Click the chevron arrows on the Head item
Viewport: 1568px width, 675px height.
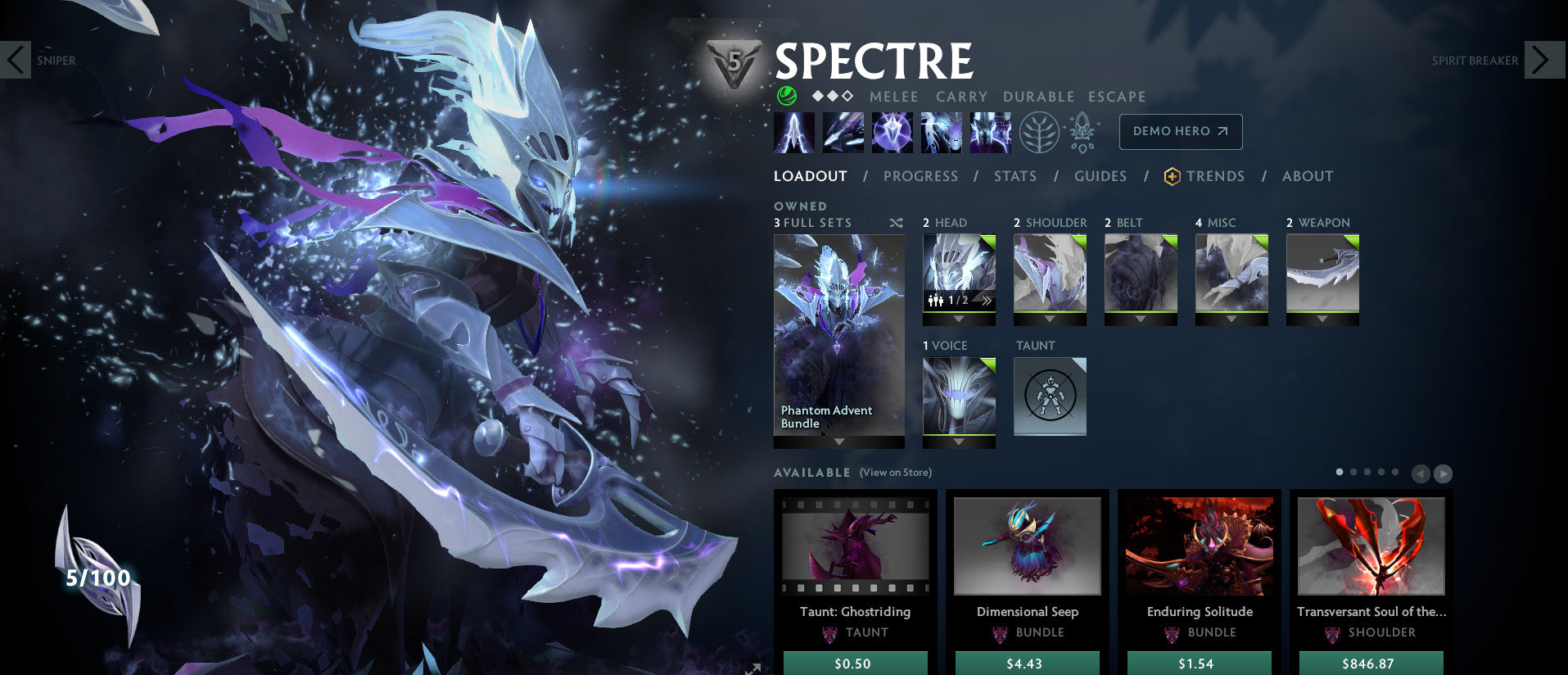(x=988, y=301)
